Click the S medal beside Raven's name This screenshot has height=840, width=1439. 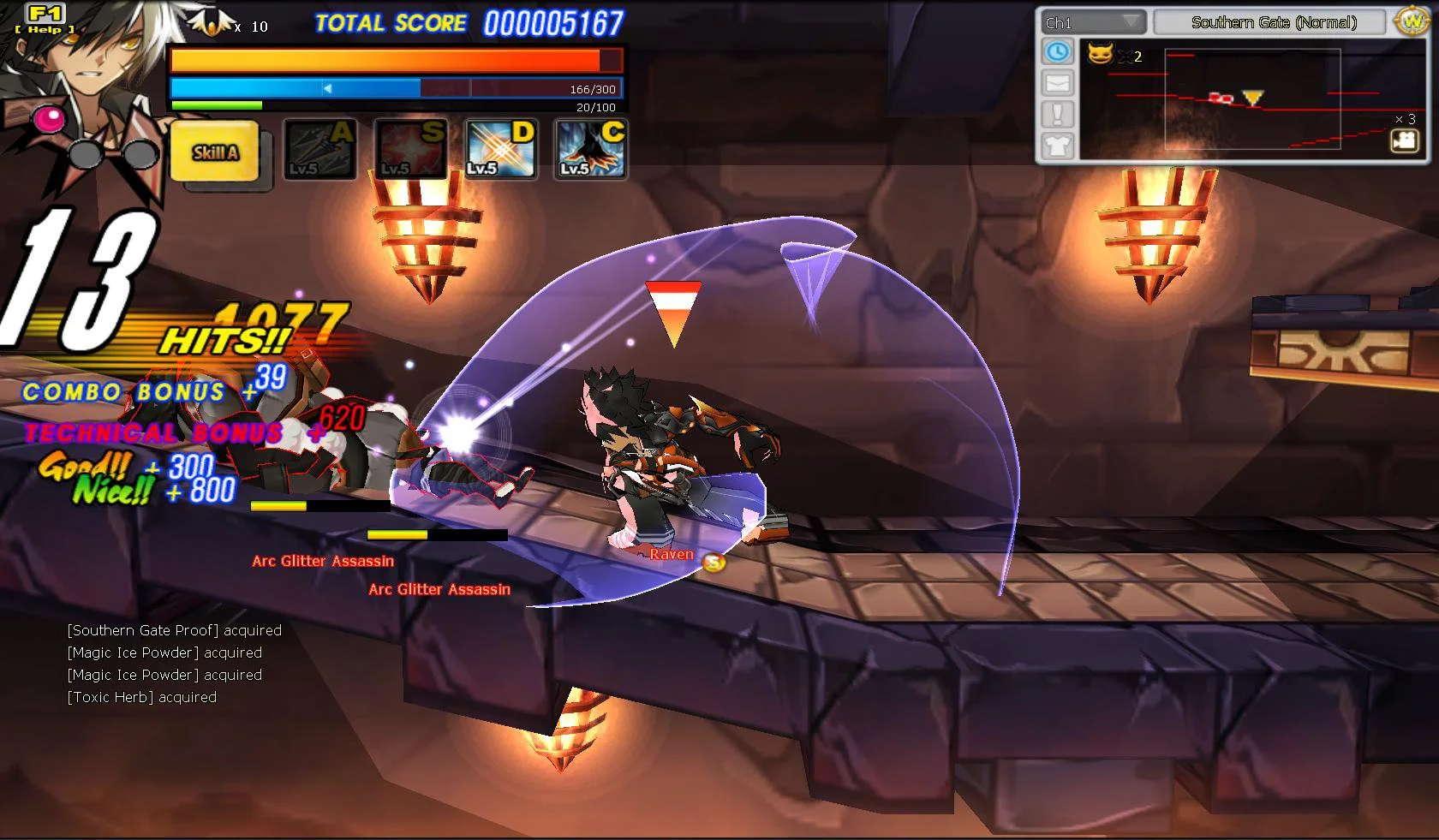[714, 561]
